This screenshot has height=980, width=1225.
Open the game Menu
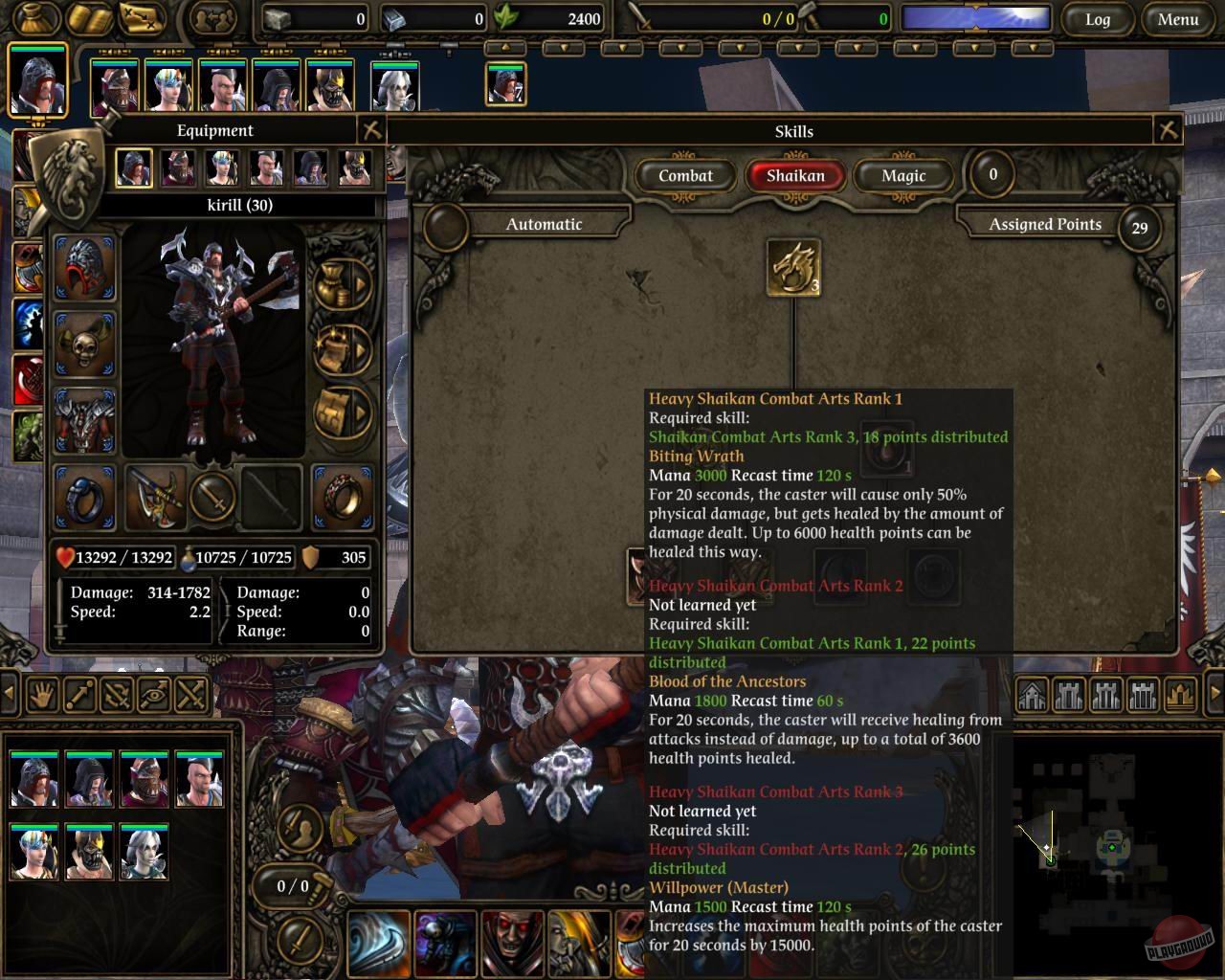pos(1177,19)
